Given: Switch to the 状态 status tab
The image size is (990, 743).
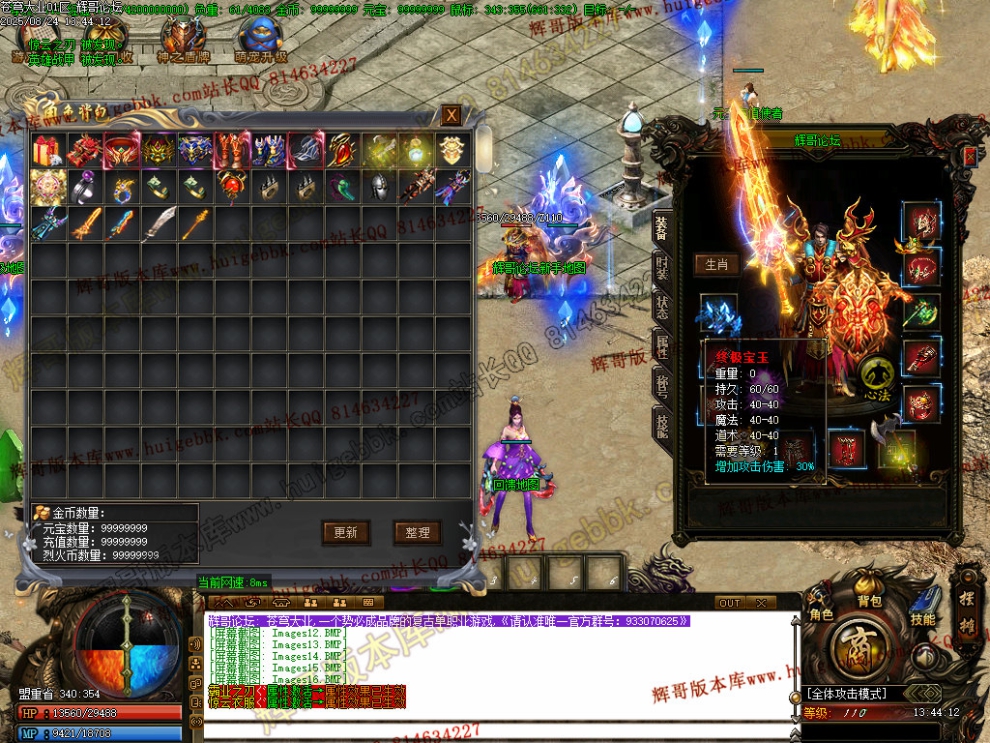Looking at the screenshot, I should [x=662, y=306].
